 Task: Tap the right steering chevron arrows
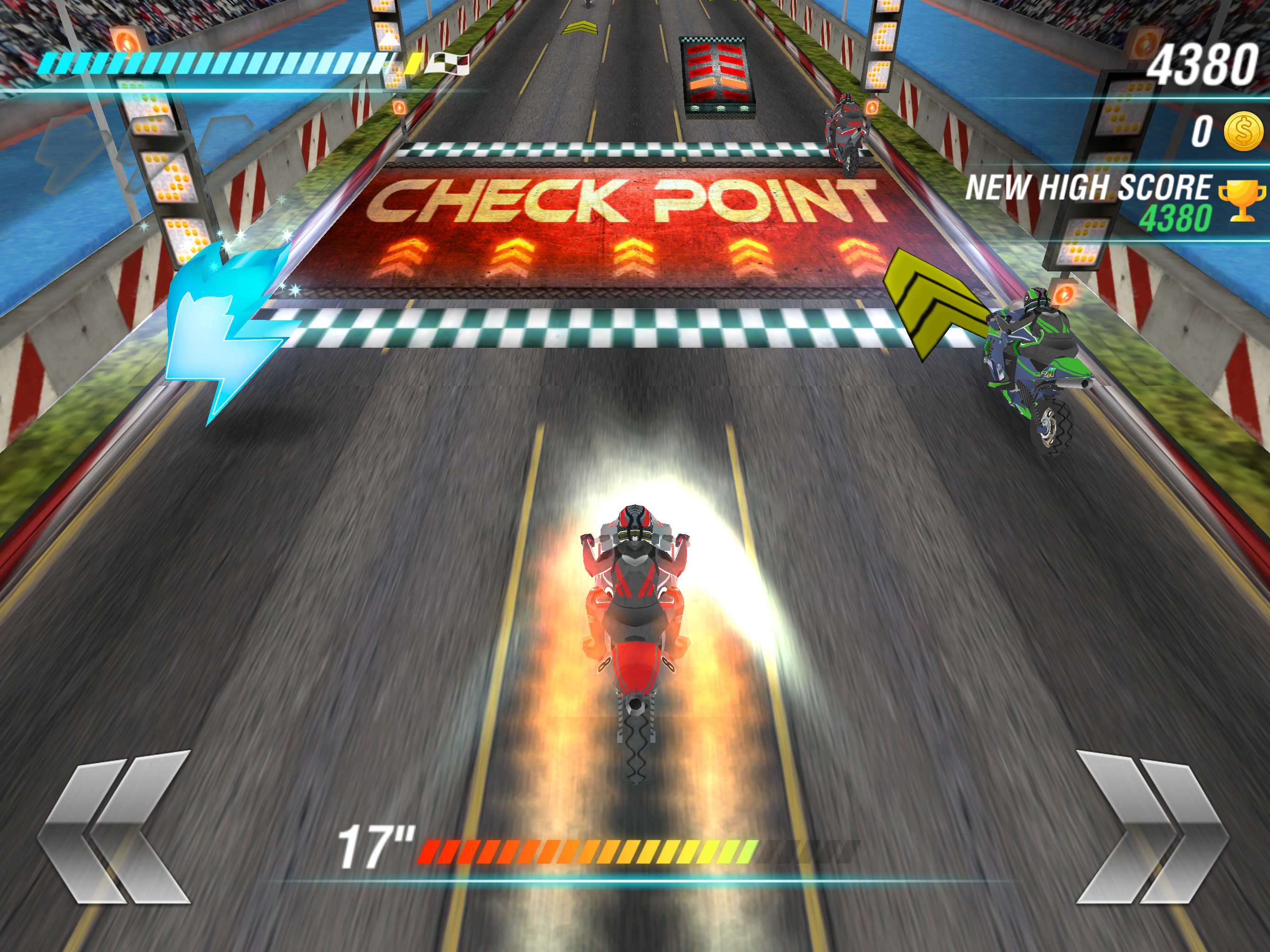1152,827
